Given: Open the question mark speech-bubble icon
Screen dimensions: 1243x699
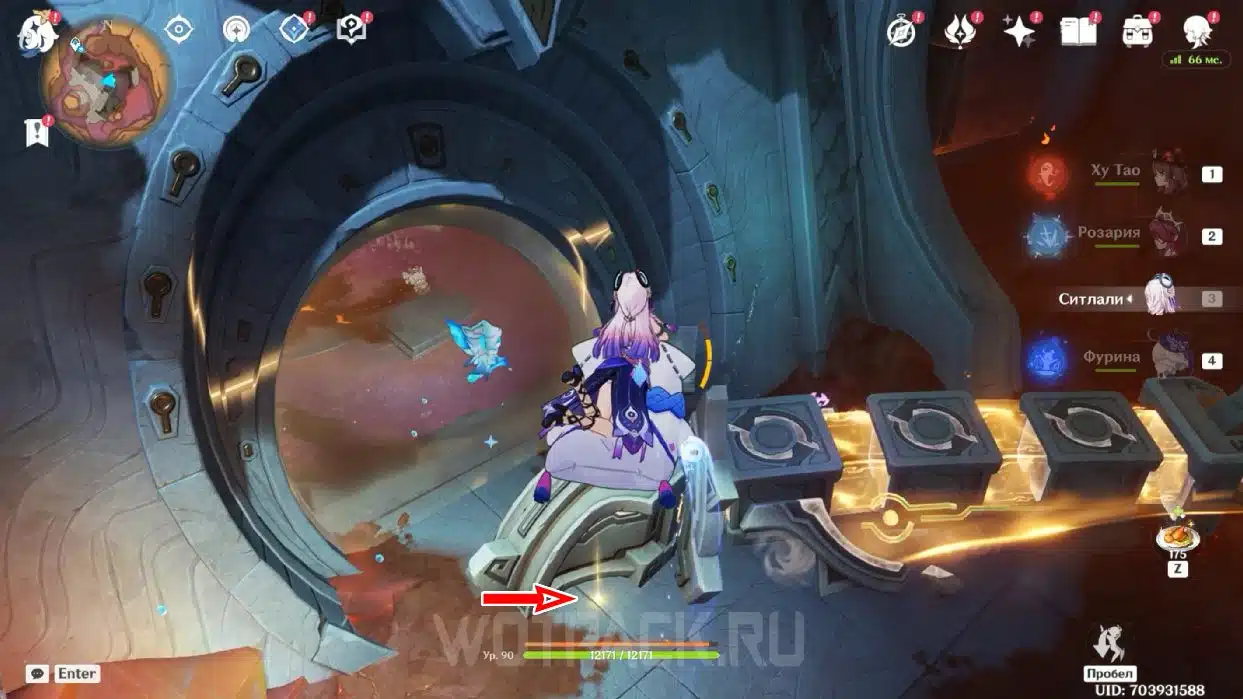Looking at the screenshot, I should 352,29.
